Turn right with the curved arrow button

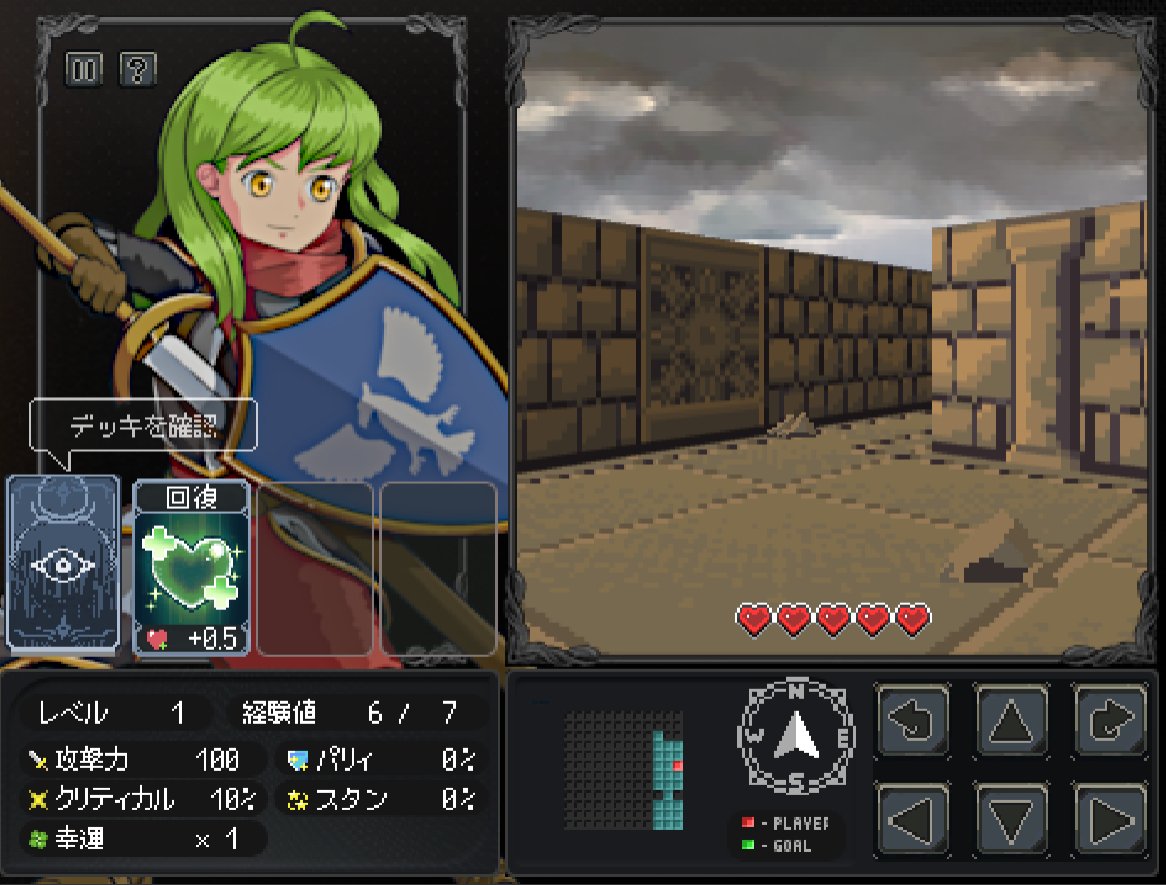[1110, 720]
